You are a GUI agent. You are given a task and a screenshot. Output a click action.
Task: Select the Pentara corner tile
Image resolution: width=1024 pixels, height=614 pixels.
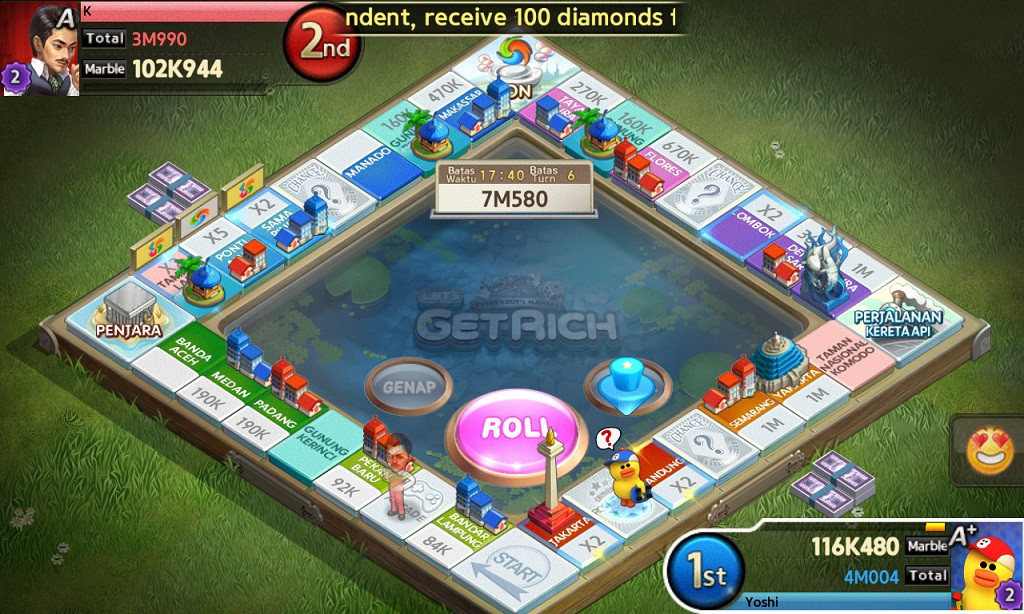coord(119,316)
